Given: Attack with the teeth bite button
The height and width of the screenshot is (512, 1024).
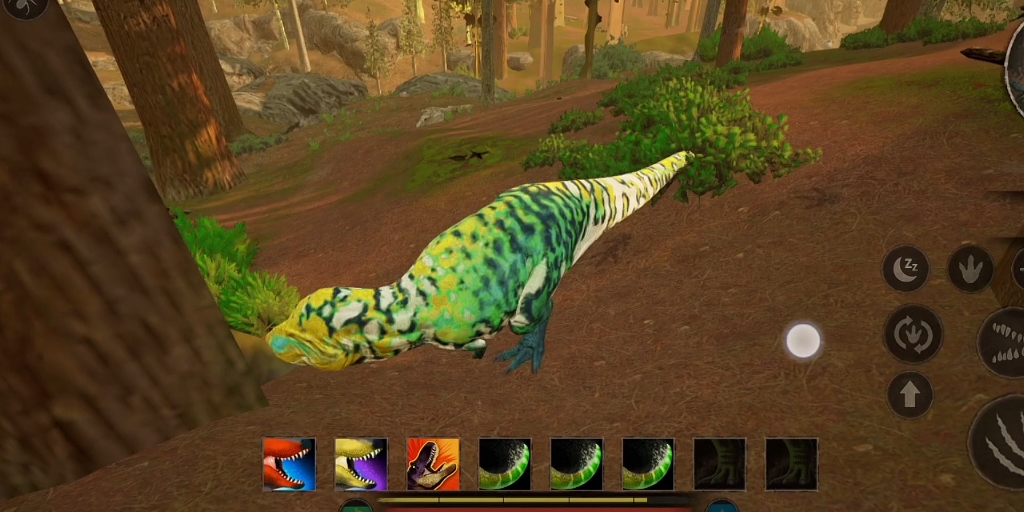Looking at the screenshot, I should point(1003,342).
